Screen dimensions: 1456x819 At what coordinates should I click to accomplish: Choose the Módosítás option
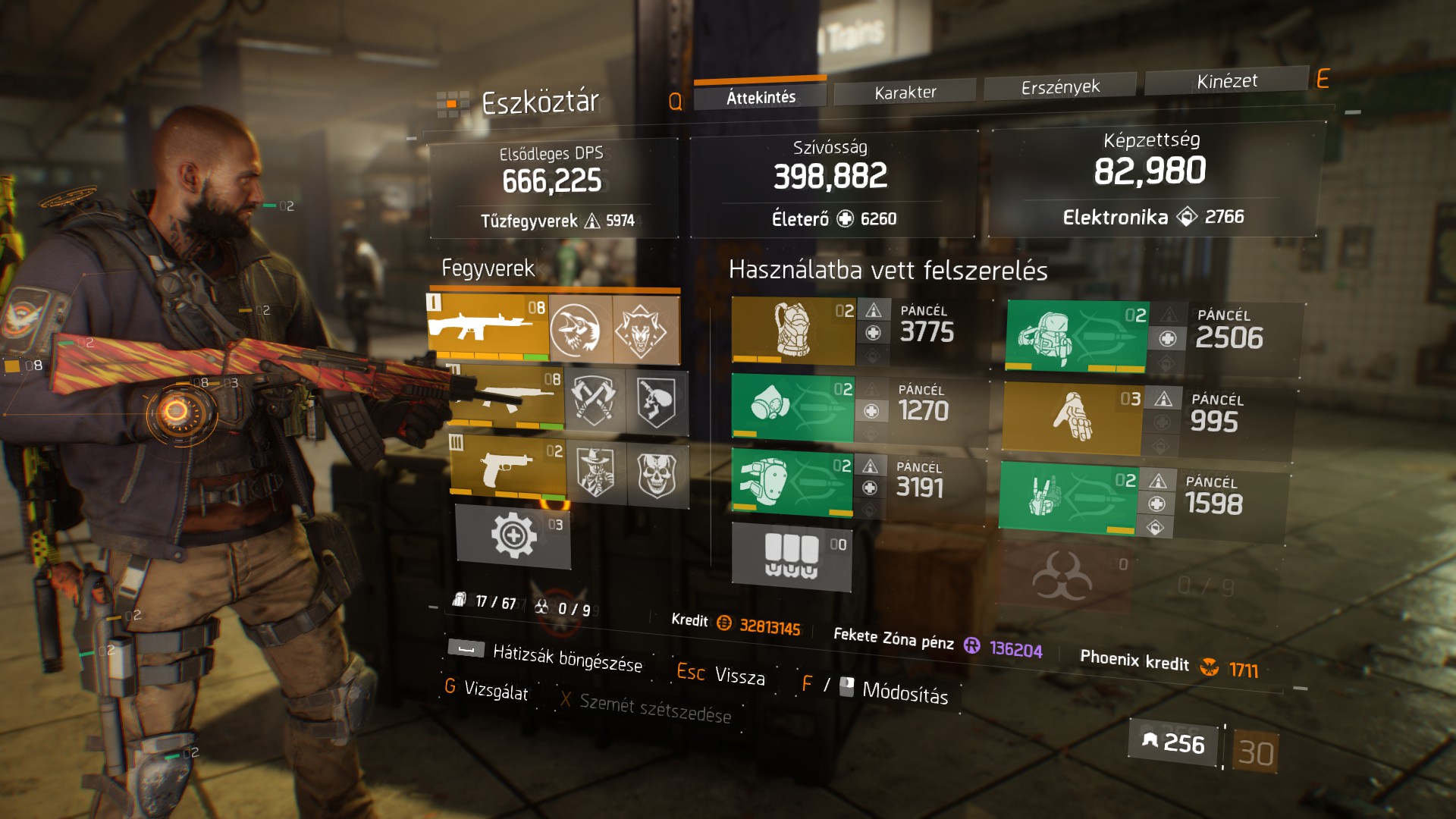coord(904,692)
